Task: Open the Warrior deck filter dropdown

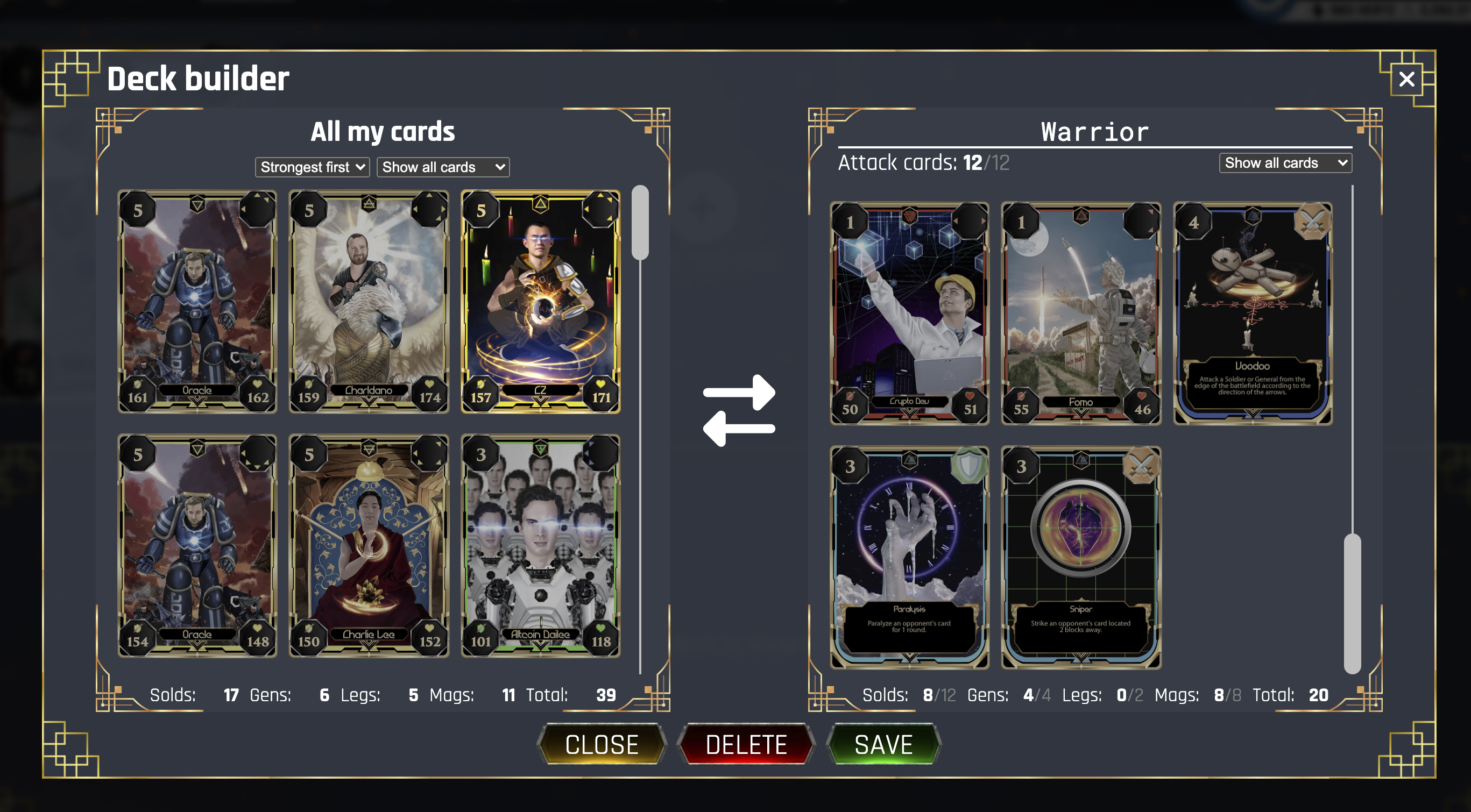Action: click(1285, 163)
